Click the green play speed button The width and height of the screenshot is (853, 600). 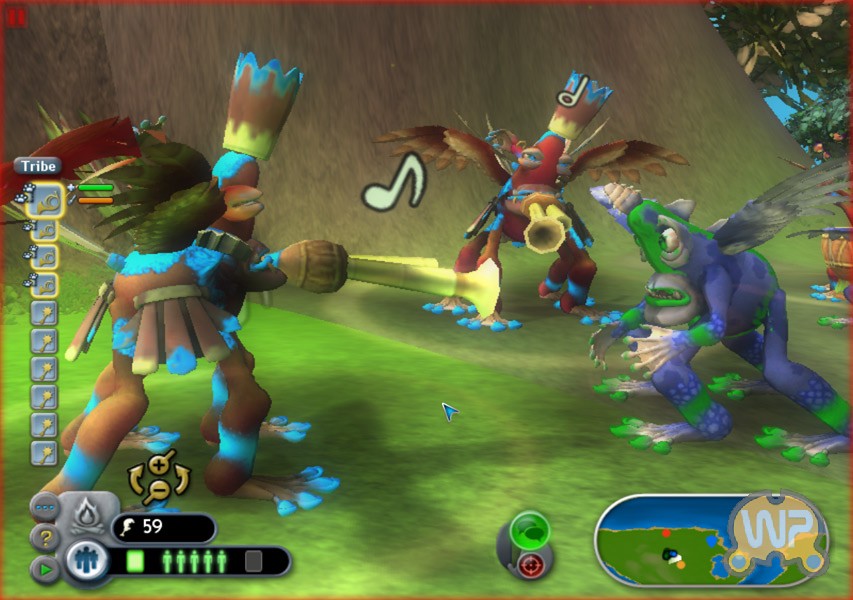tap(44, 569)
